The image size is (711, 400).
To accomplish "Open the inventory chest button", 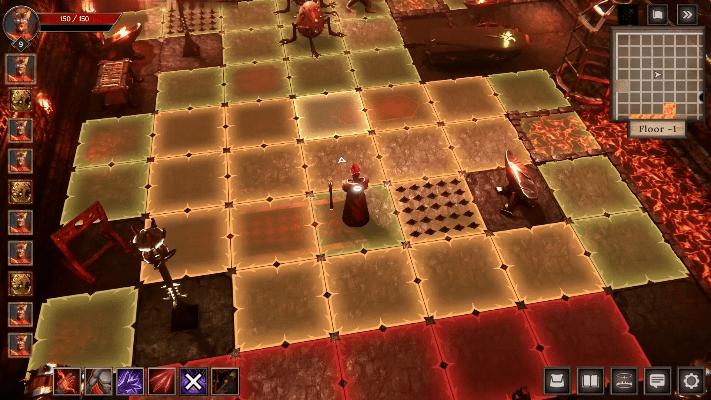I will coord(558,380).
